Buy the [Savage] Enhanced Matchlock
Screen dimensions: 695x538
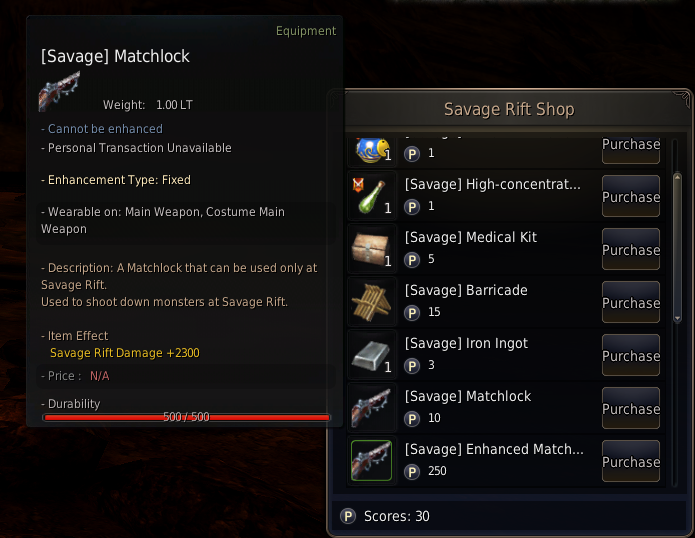pos(630,461)
